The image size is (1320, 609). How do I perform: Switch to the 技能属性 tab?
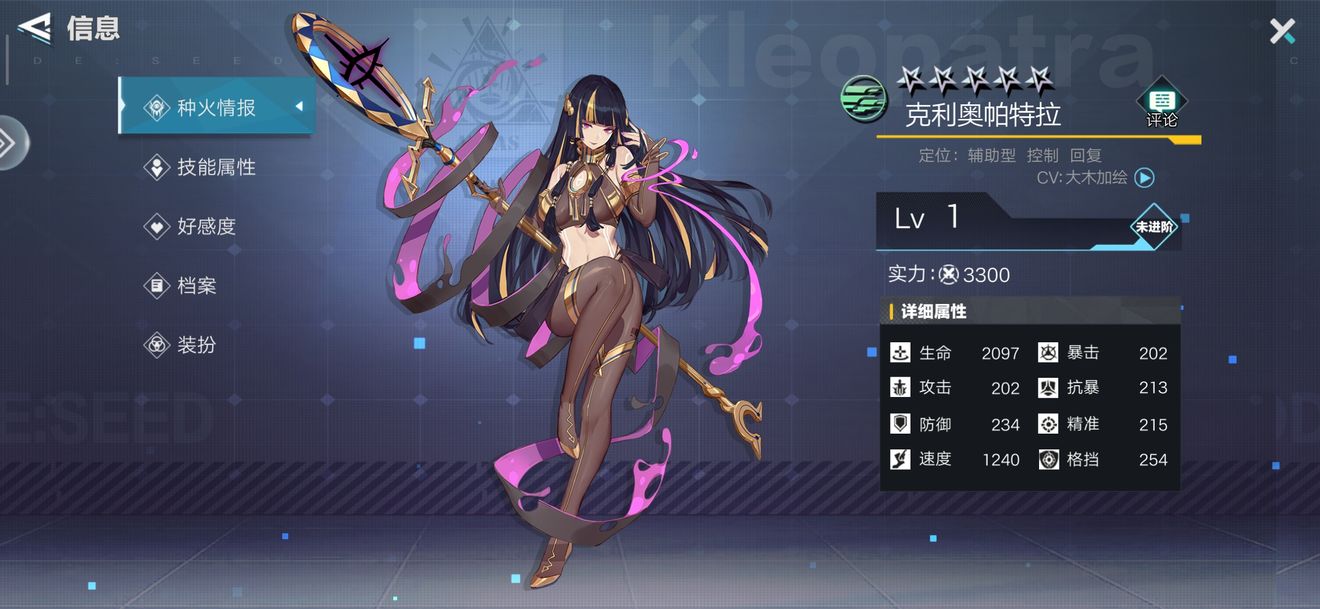pyautogui.click(x=216, y=167)
